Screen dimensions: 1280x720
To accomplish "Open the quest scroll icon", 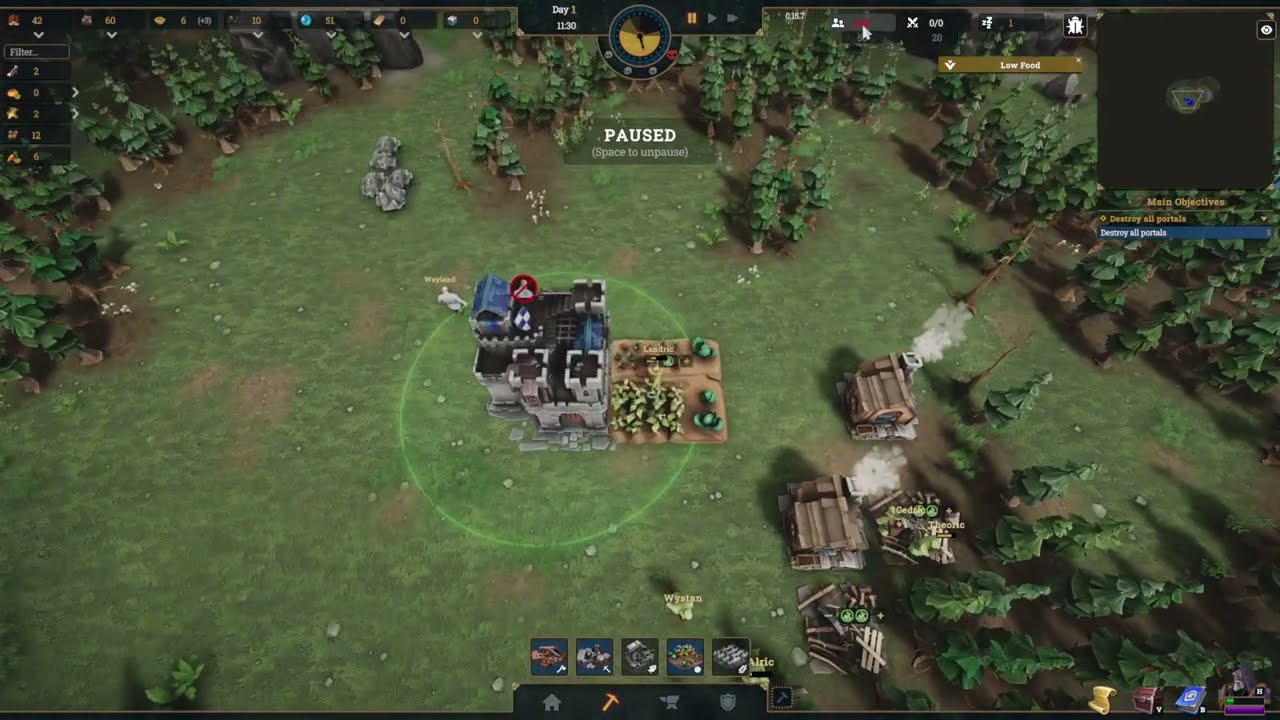I will coord(1102,700).
